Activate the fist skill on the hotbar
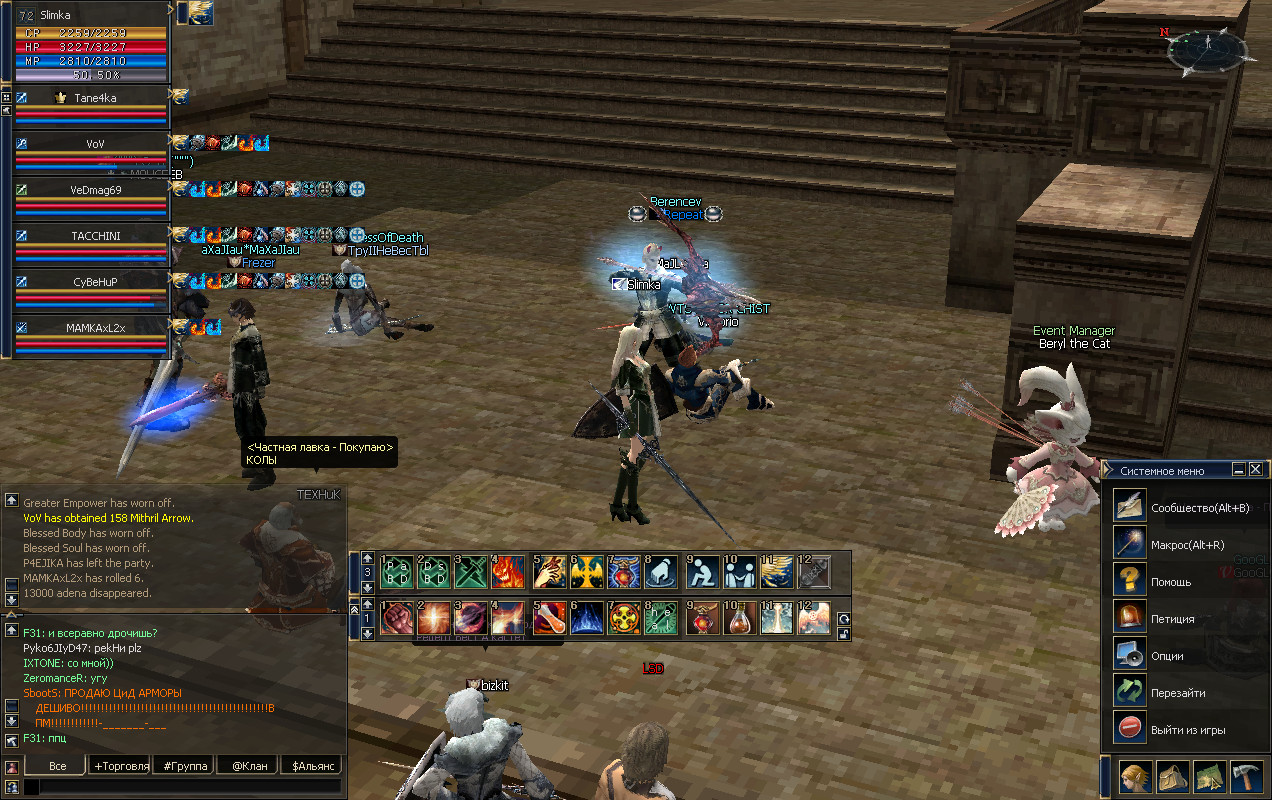The width and height of the screenshot is (1272, 800). (x=397, y=618)
